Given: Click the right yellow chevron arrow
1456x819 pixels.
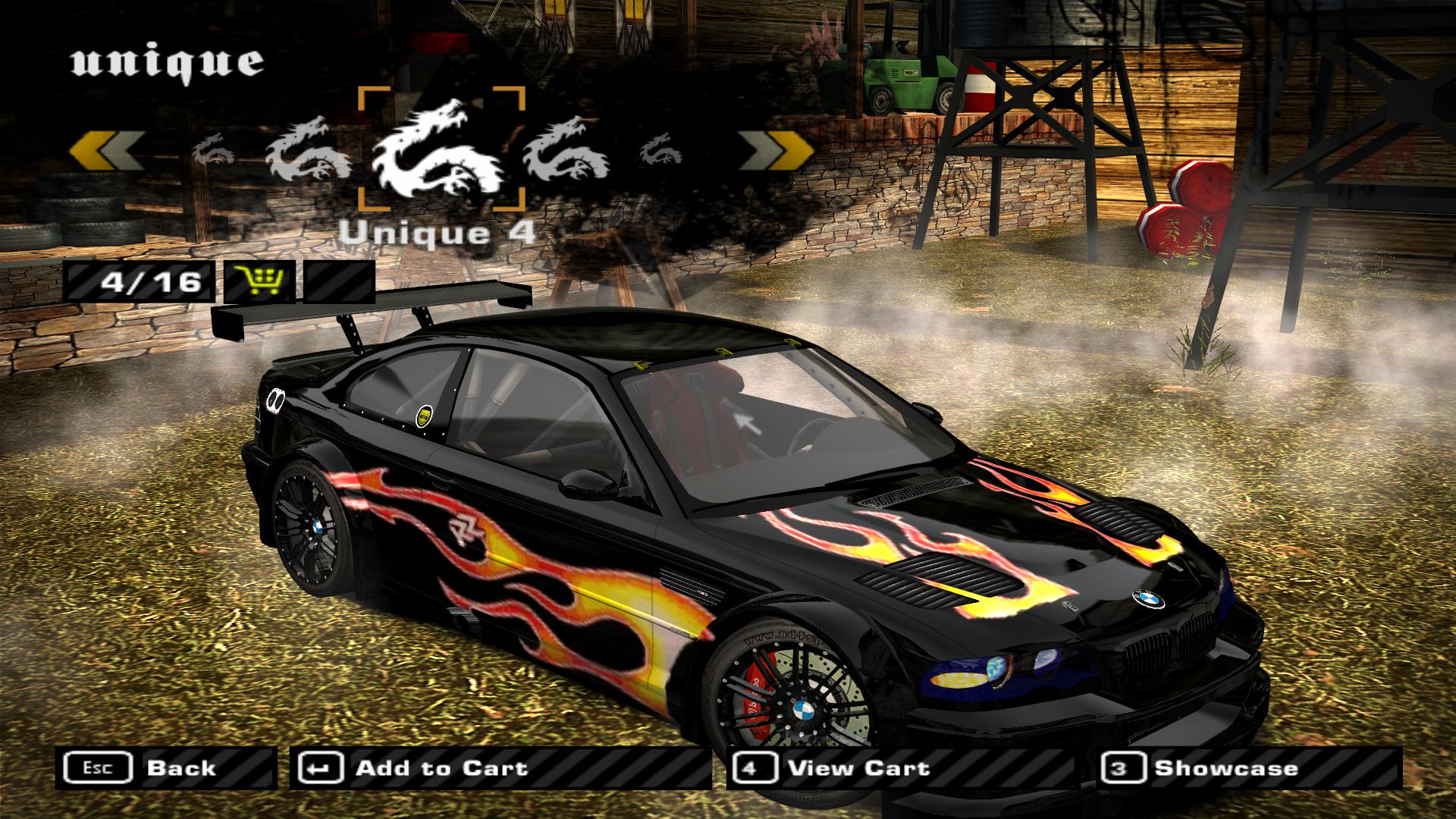Looking at the screenshot, I should click(775, 149).
